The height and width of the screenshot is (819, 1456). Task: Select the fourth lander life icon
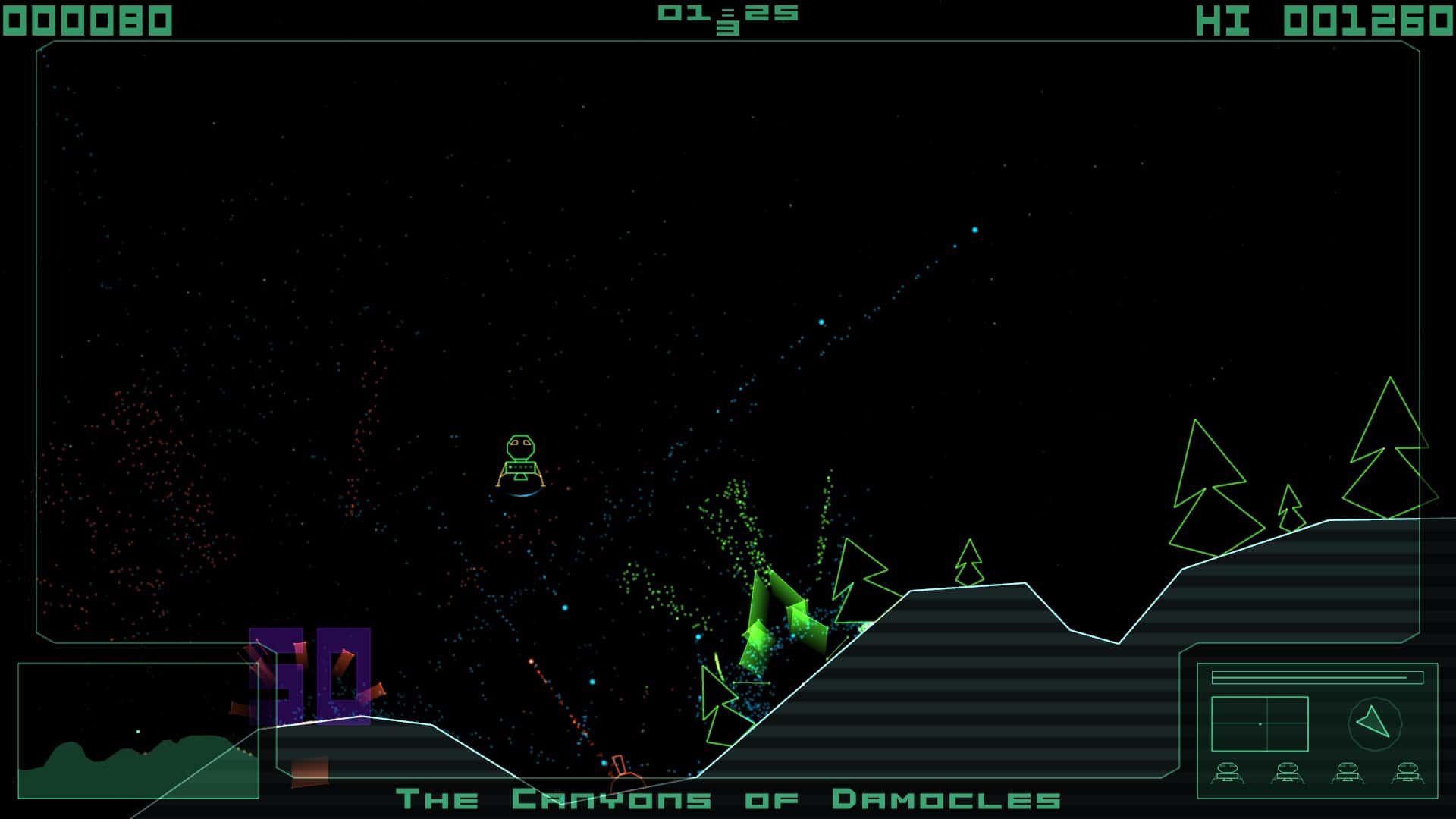(1407, 773)
